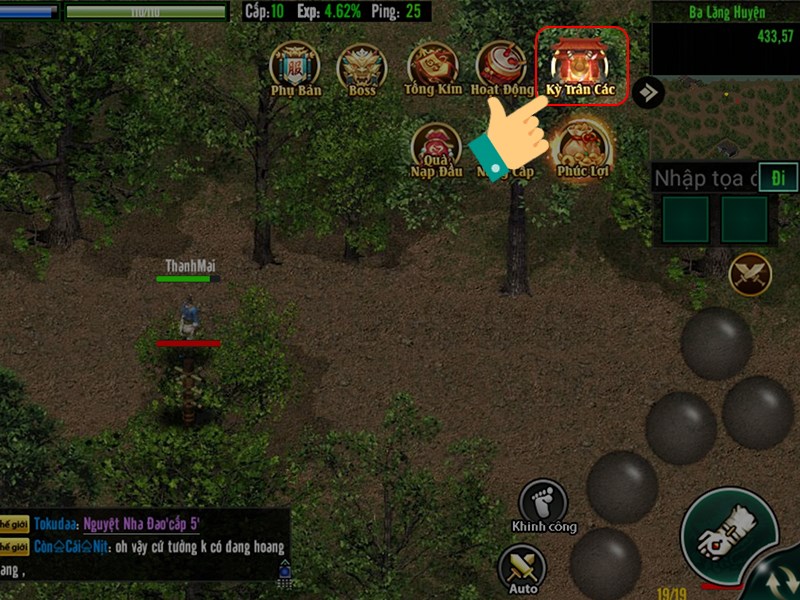Collapse the menu icons with the arrow button
800x600 pixels.
pyautogui.click(x=649, y=93)
